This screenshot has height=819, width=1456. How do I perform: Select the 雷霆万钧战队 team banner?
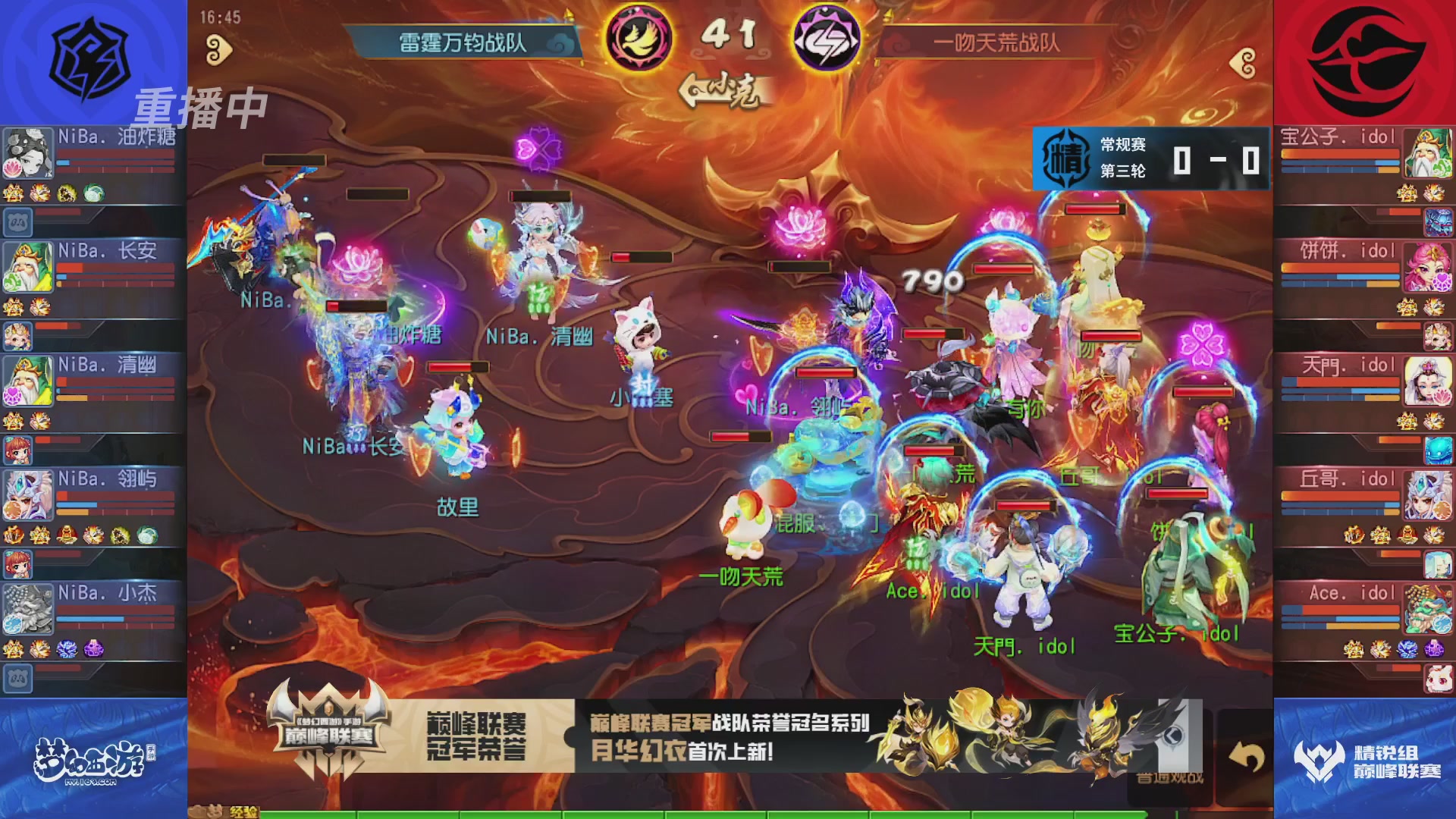[x=464, y=43]
